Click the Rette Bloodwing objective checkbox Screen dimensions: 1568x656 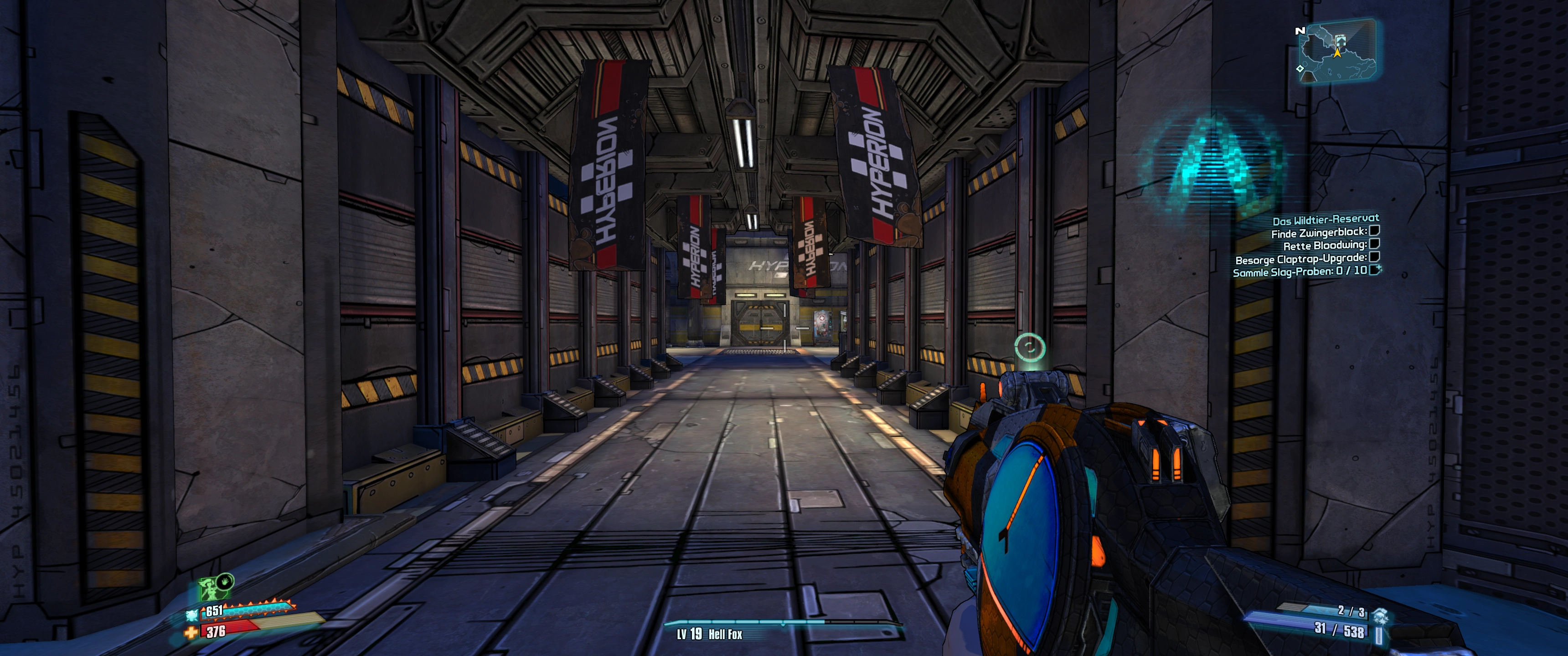(1374, 244)
